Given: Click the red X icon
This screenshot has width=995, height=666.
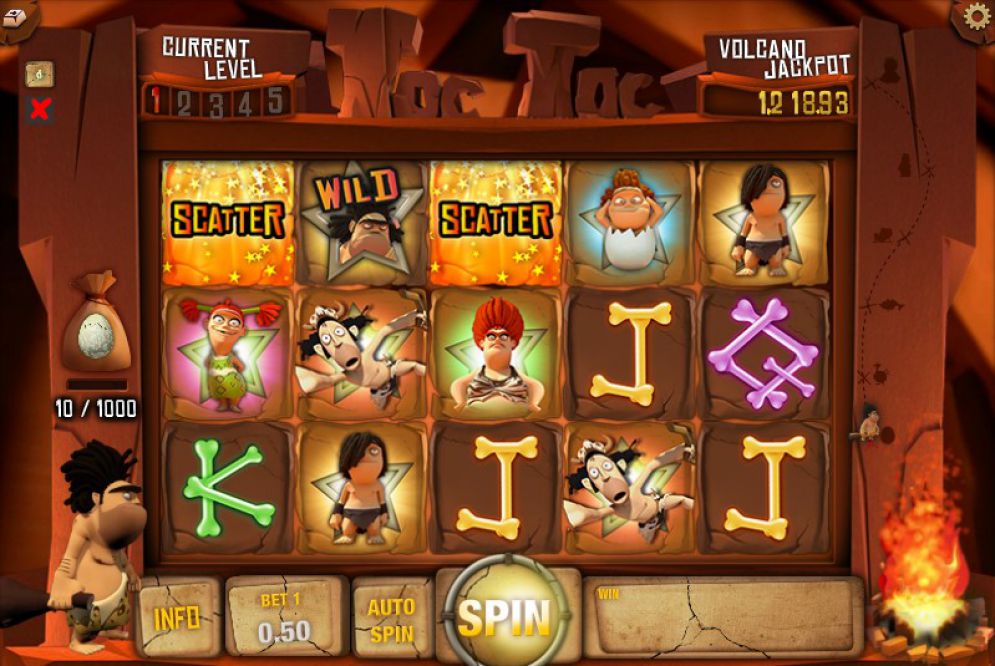Looking at the screenshot, I should pyautogui.click(x=40, y=109).
